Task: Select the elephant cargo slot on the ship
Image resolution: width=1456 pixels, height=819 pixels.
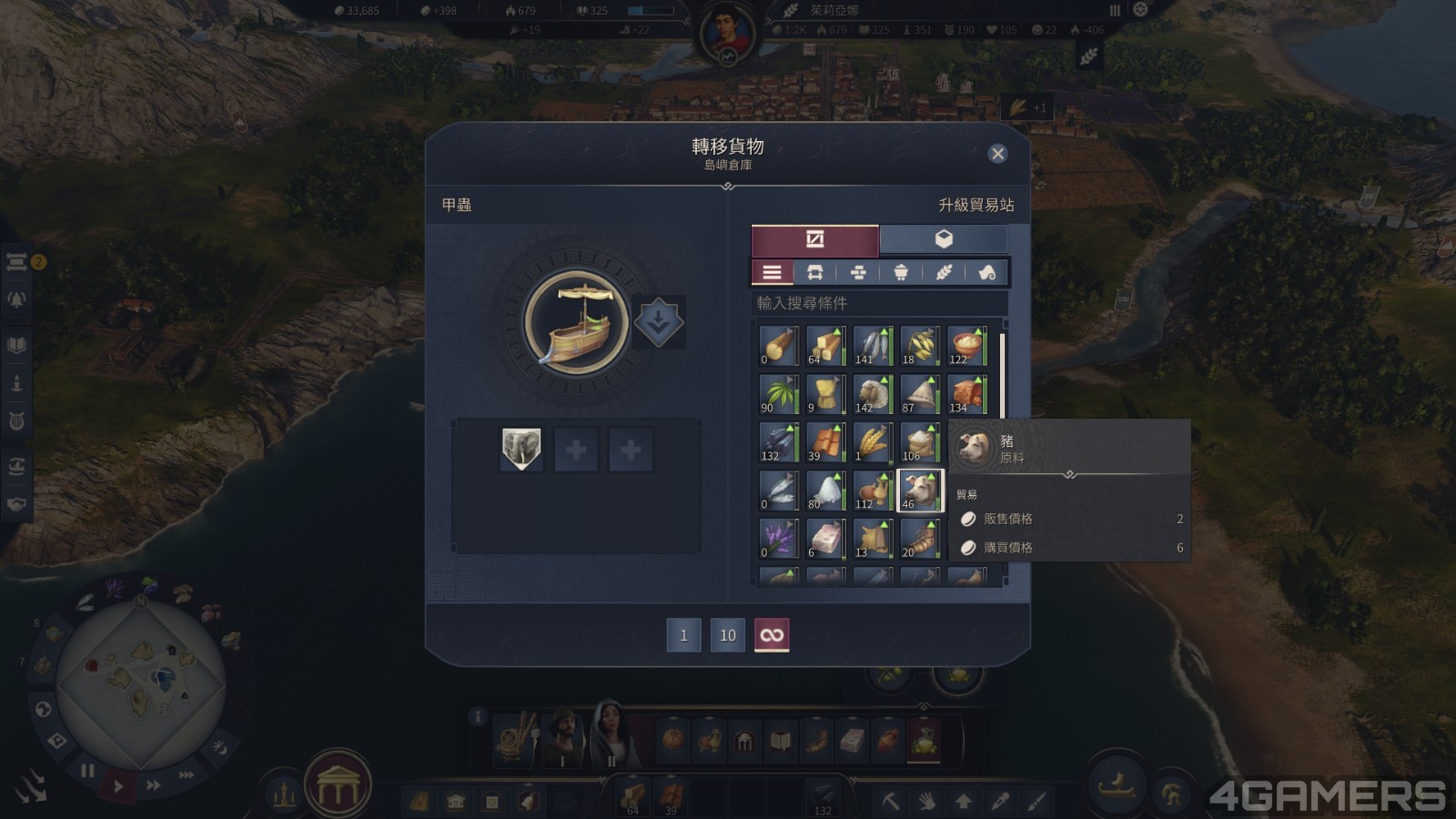Action: (521, 450)
